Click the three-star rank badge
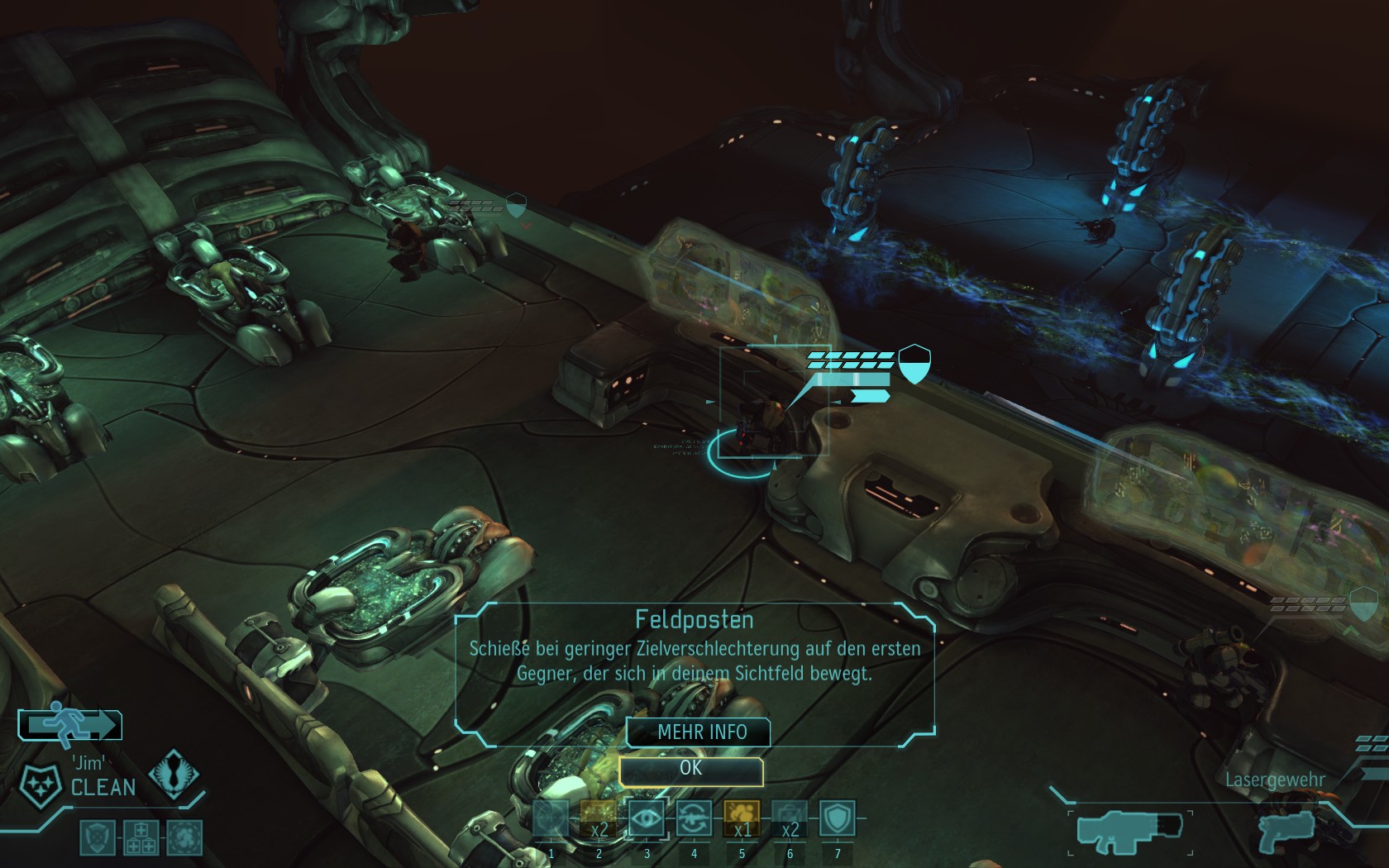The height and width of the screenshot is (868, 1389). tap(41, 785)
